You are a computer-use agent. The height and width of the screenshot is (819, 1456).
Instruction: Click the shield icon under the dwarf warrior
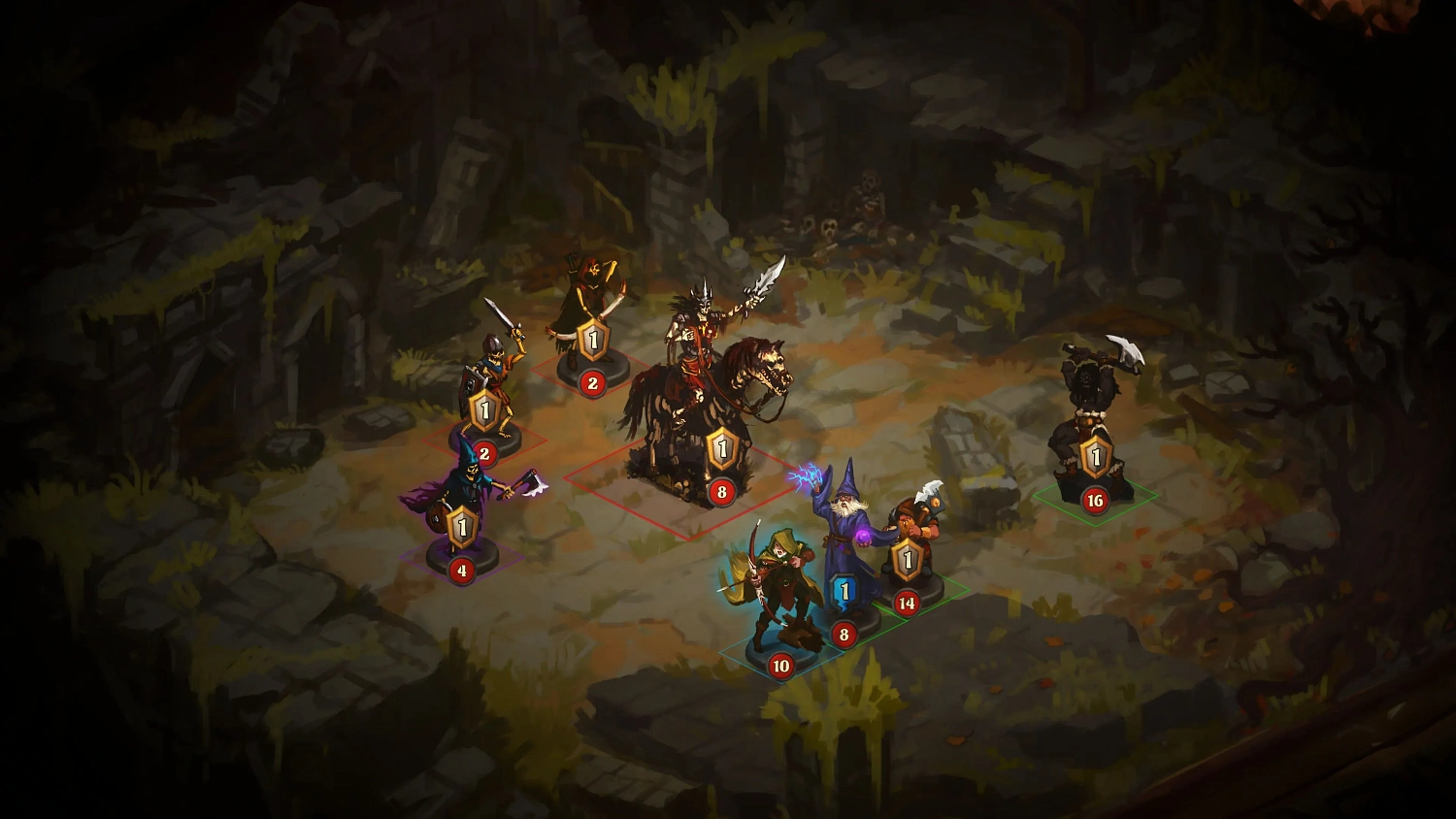coord(909,558)
